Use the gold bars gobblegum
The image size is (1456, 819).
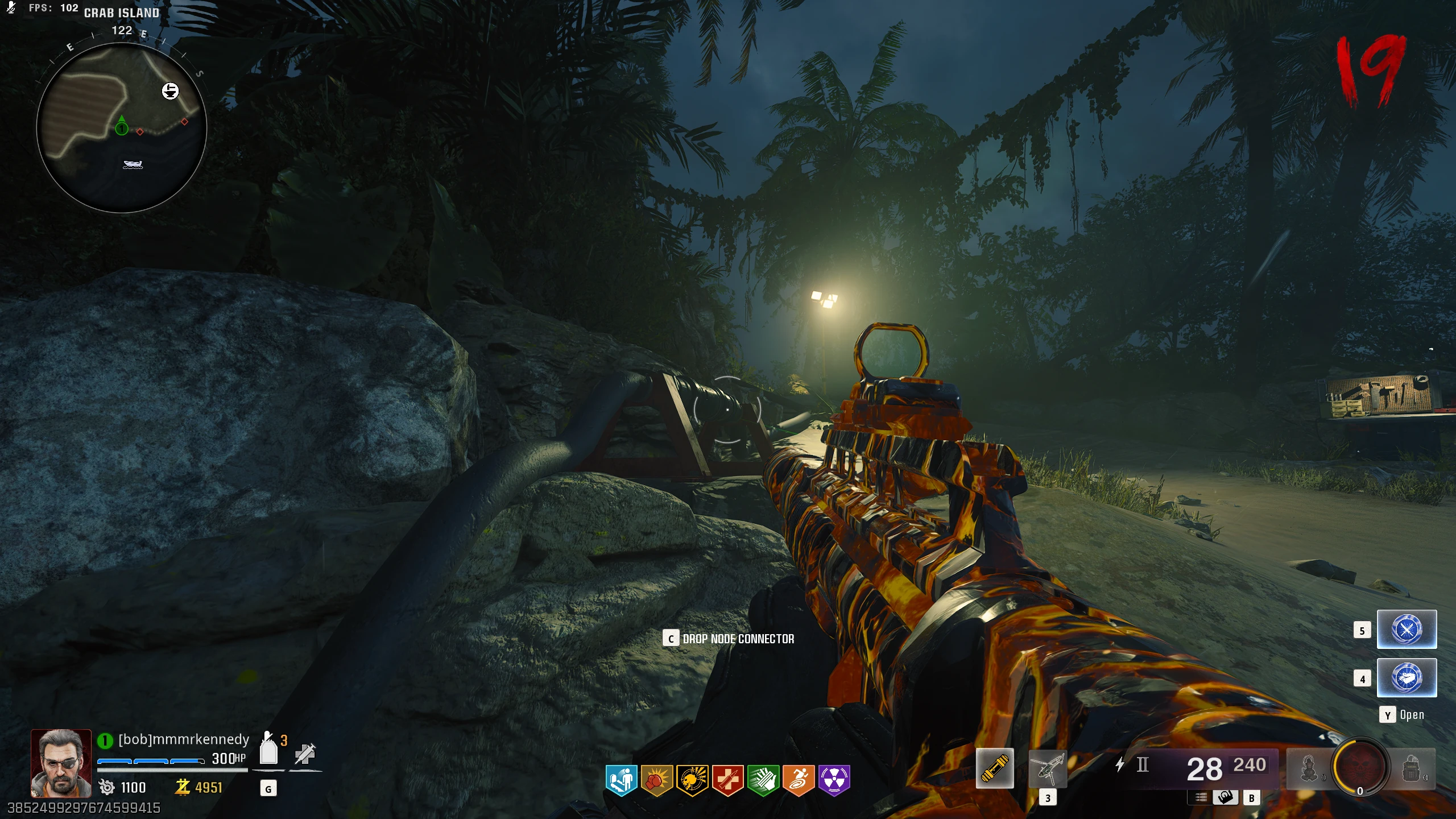pyautogui.click(x=1407, y=677)
